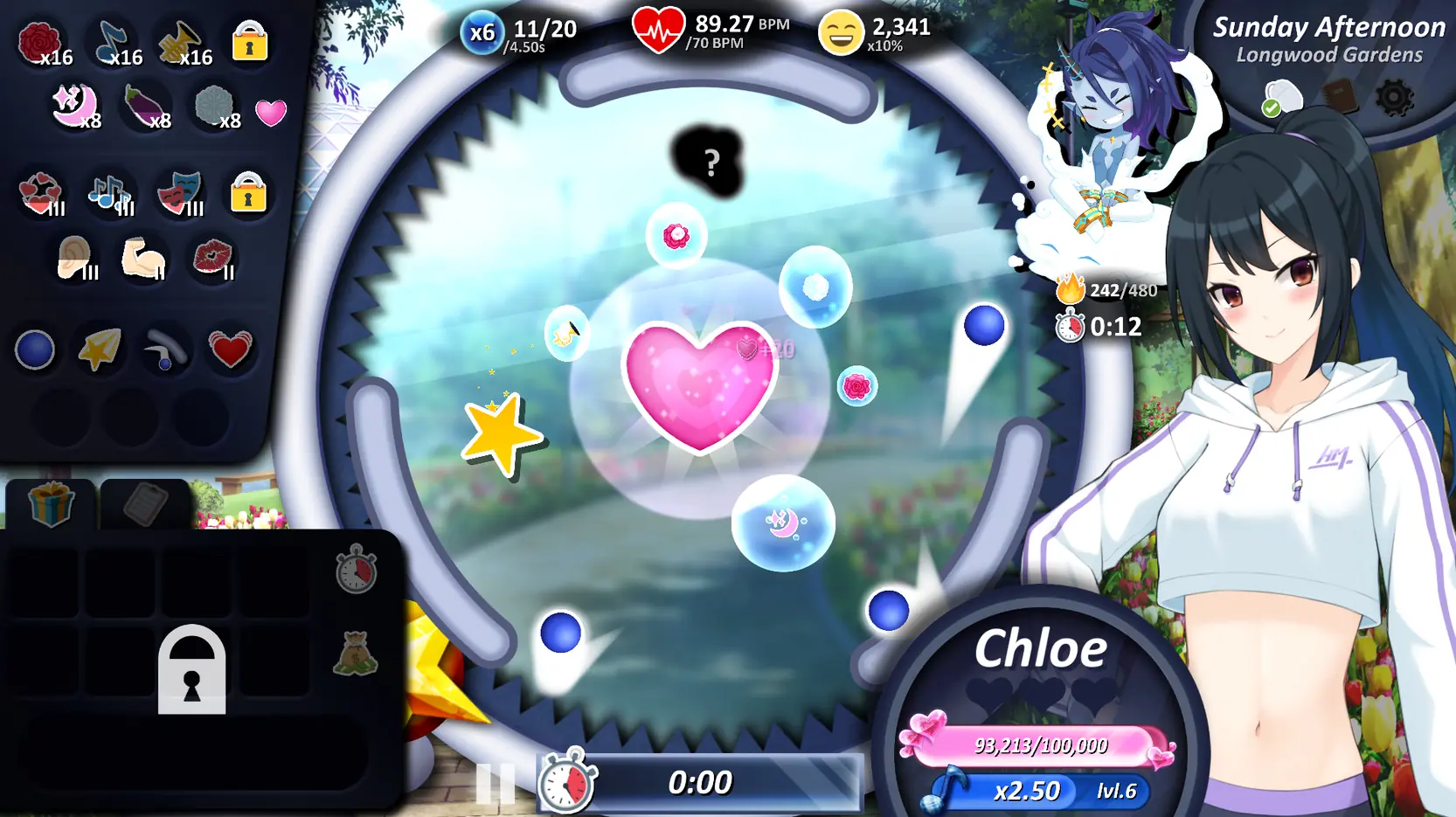Select the blue music note x16 token
Viewport: 1456px width, 817px height.
[114, 42]
